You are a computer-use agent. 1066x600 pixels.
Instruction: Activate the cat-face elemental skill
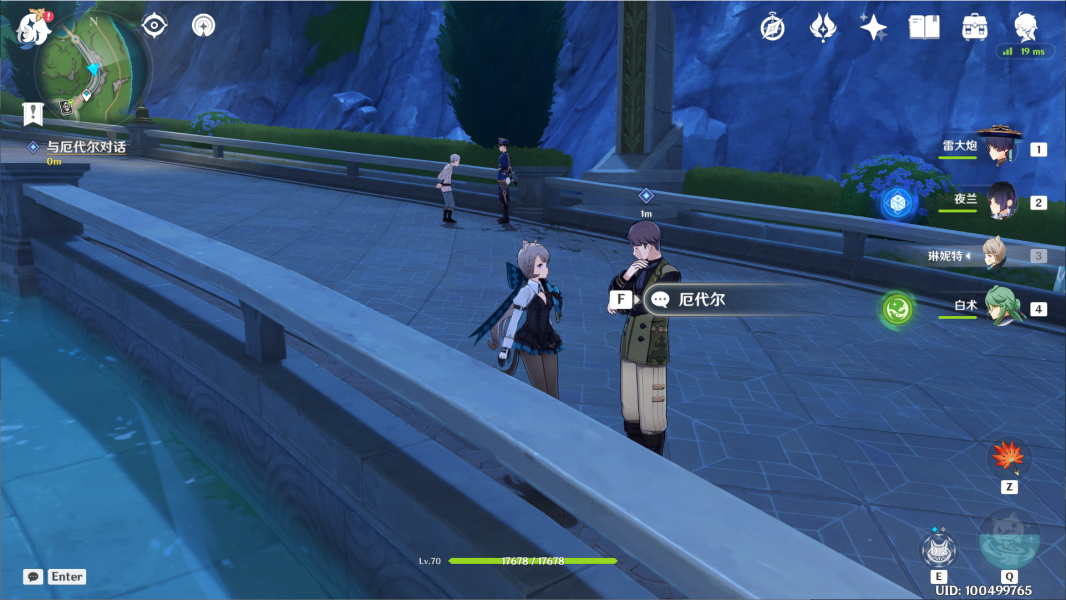coord(939,550)
